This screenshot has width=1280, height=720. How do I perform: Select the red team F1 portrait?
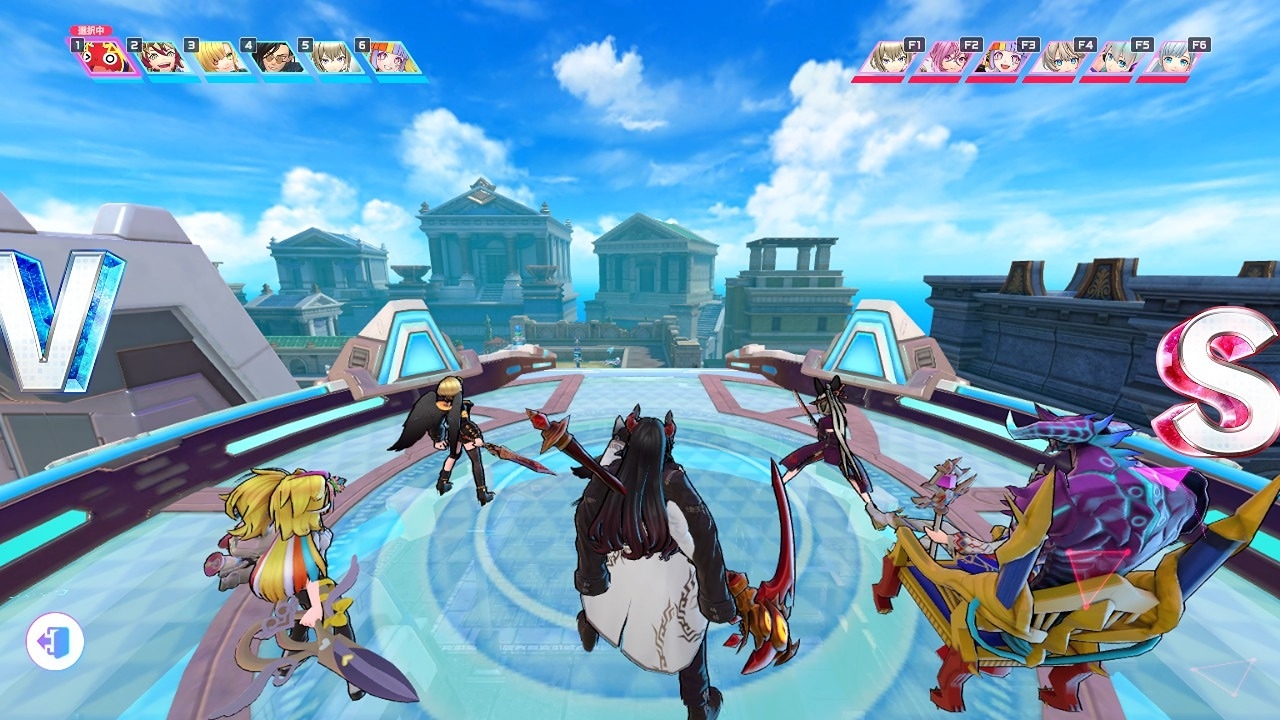(x=888, y=58)
